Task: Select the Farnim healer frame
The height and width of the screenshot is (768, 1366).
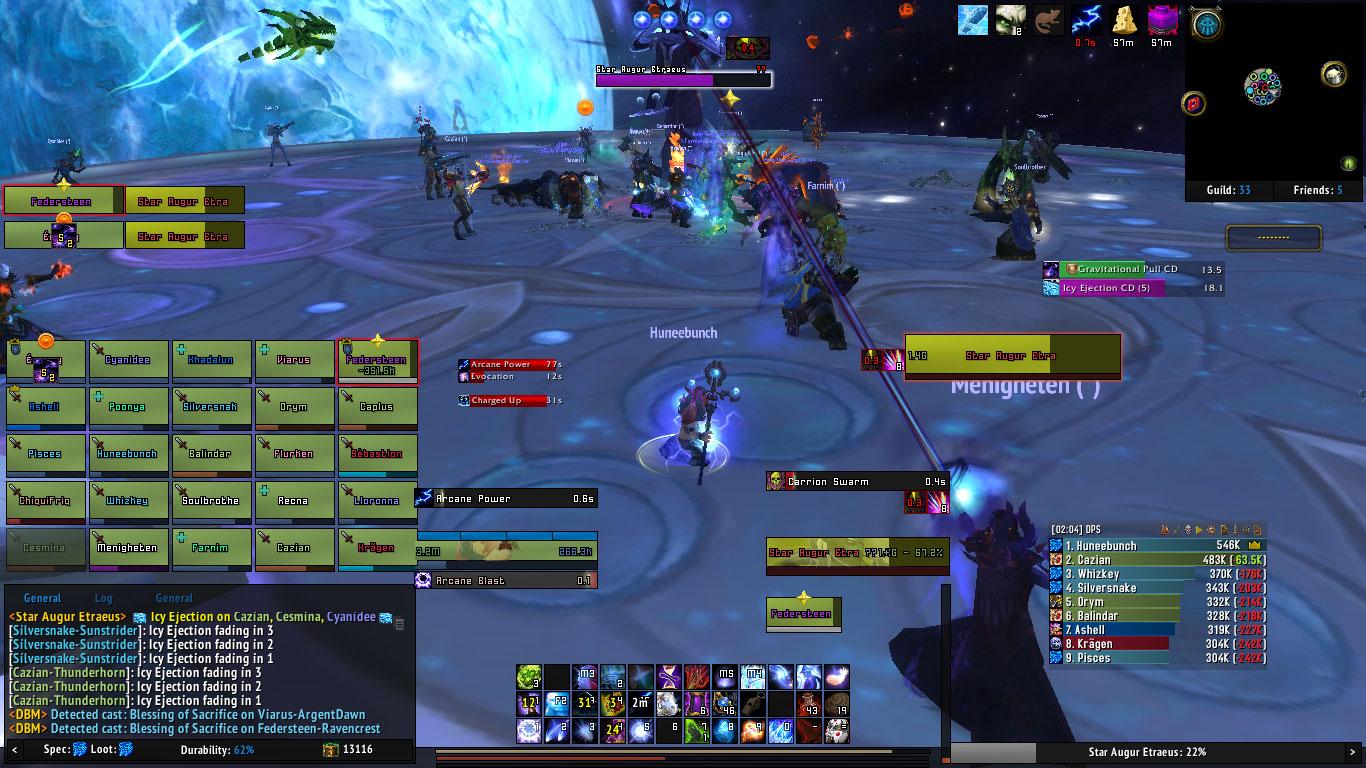Action: pos(211,548)
